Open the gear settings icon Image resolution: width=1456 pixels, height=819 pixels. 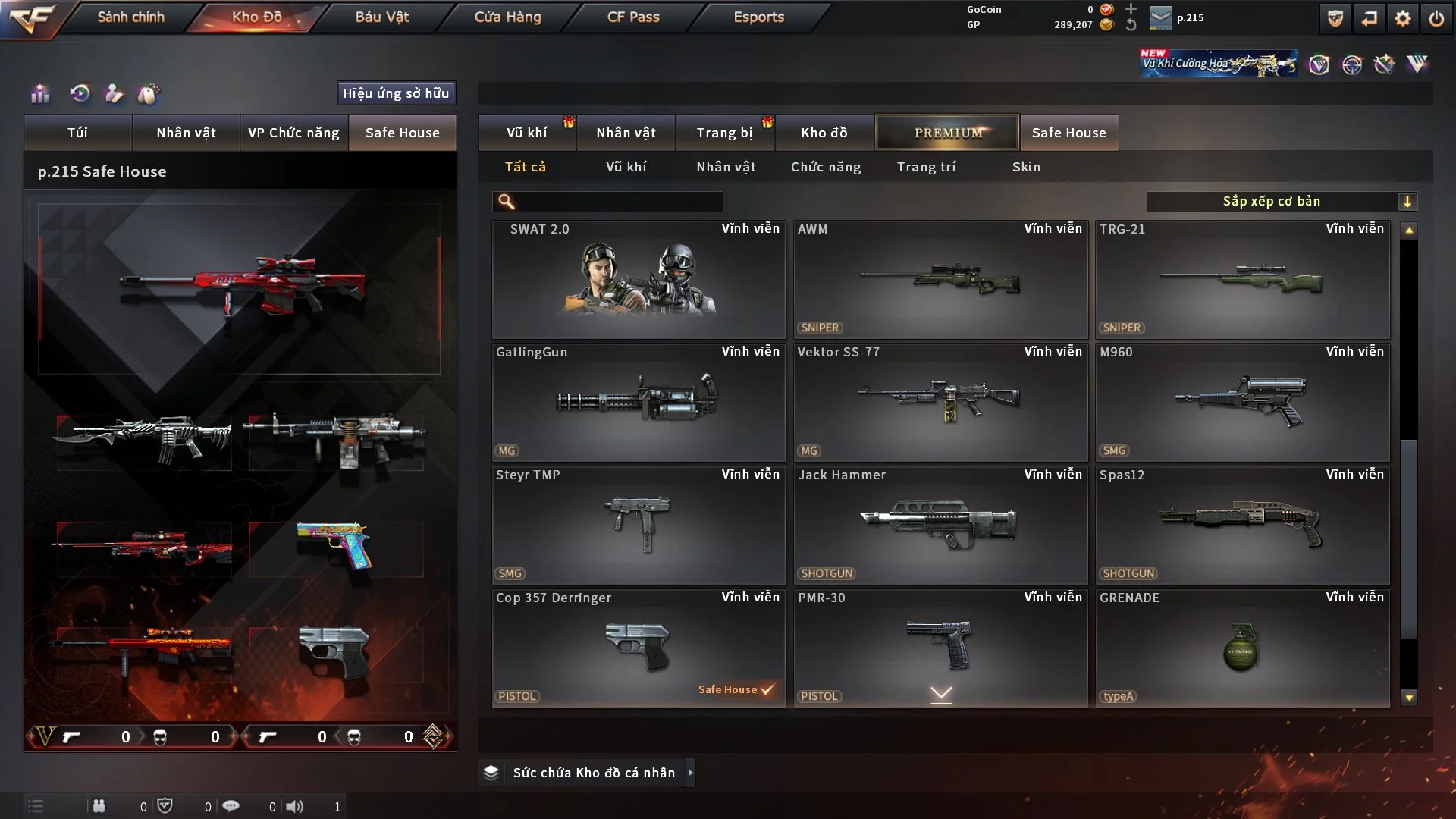click(1403, 18)
